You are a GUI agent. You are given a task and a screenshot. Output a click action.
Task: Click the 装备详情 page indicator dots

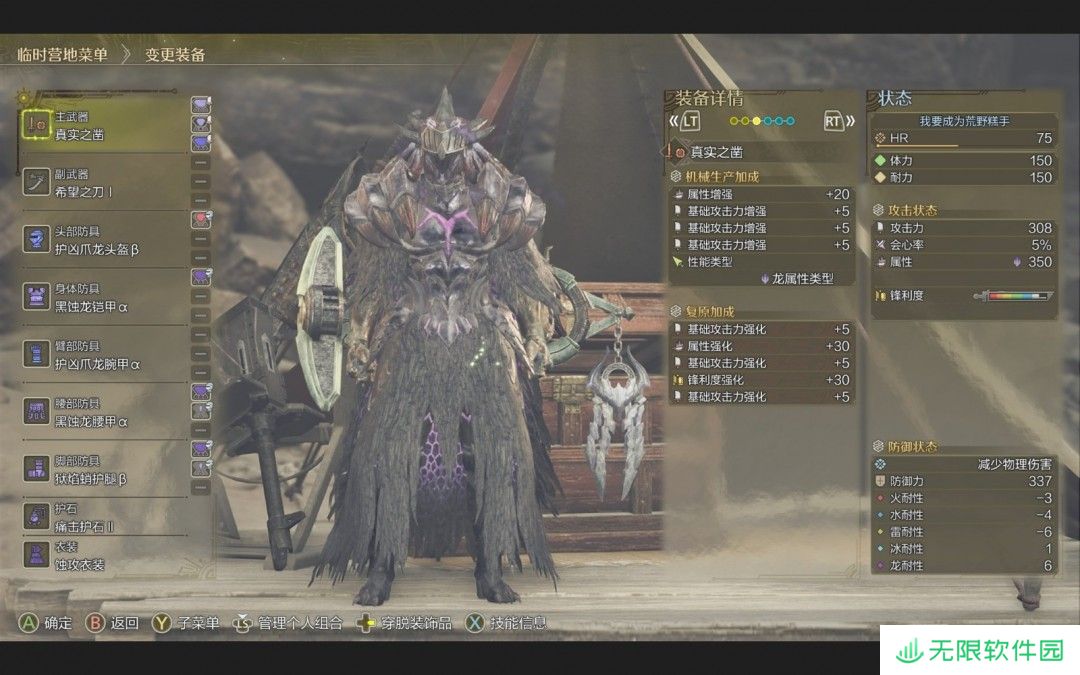762,121
